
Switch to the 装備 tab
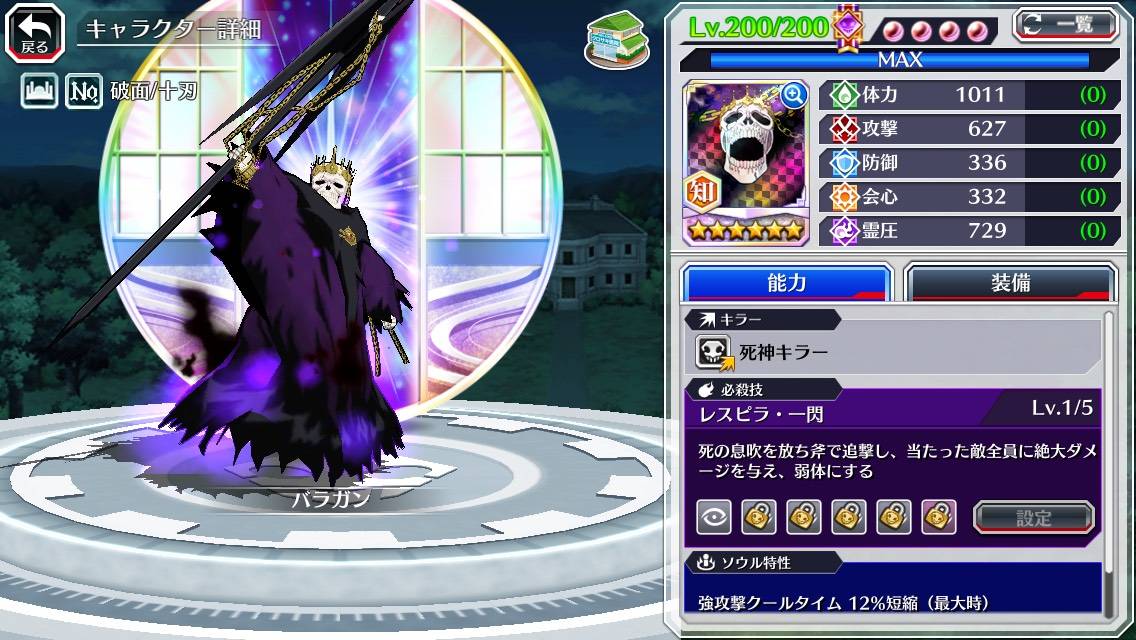tap(1010, 283)
